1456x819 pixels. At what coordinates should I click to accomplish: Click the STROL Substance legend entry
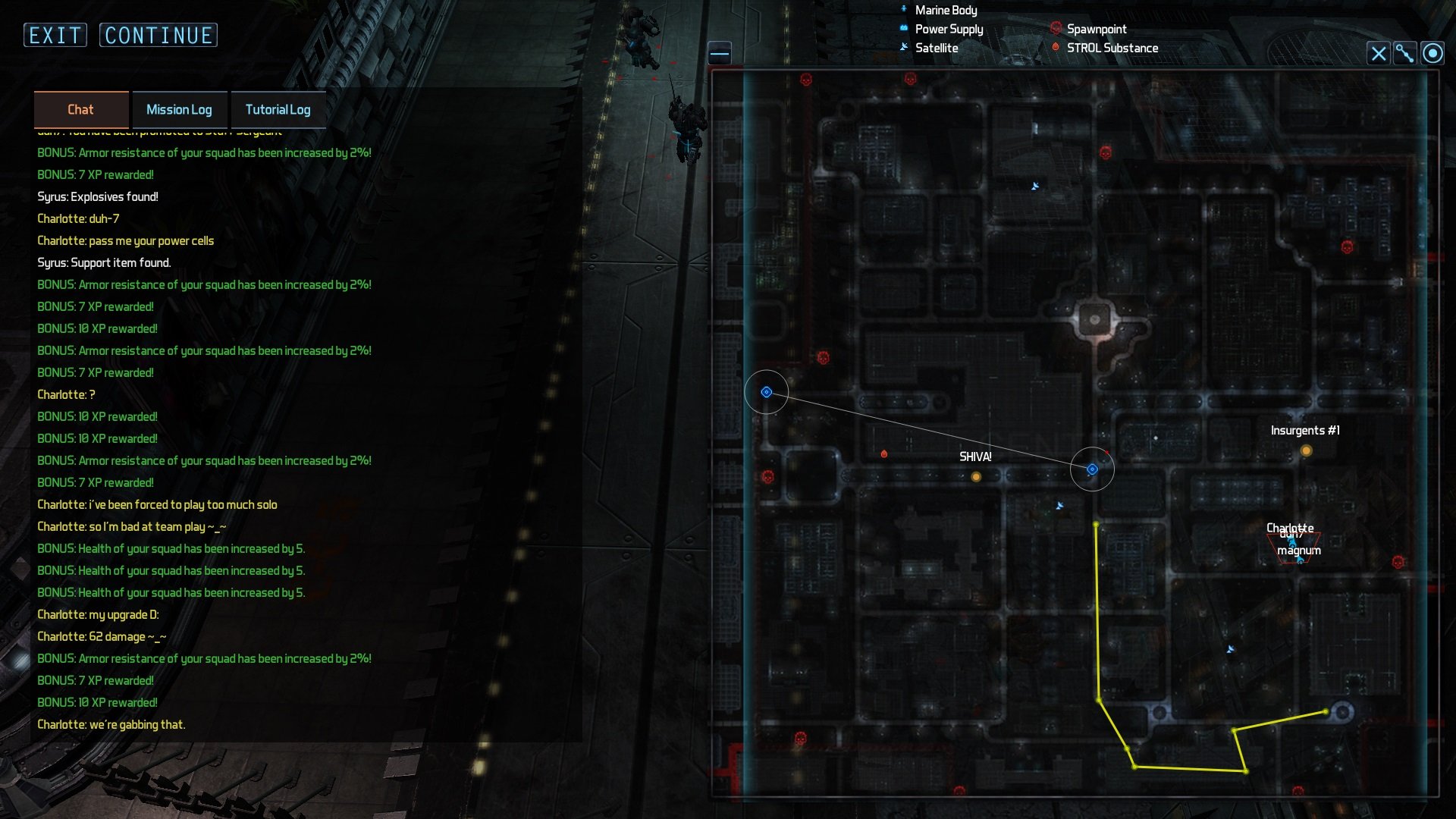pyautogui.click(x=1112, y=48)
